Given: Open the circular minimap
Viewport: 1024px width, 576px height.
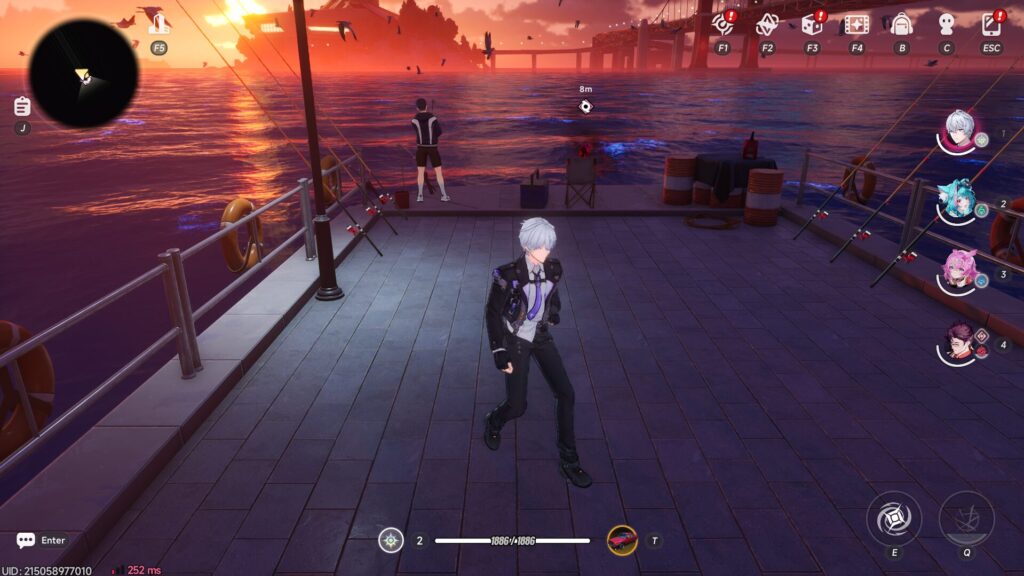Looking at the screenshot, I should click(83, 73).
